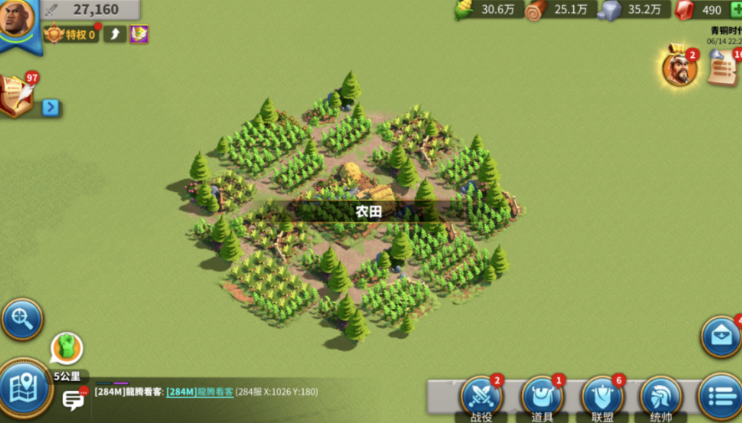The width and height of the screenshot is (742, 423).
Task: Click the white up-arrow boost icon
Action: click(x=115, y=35)
